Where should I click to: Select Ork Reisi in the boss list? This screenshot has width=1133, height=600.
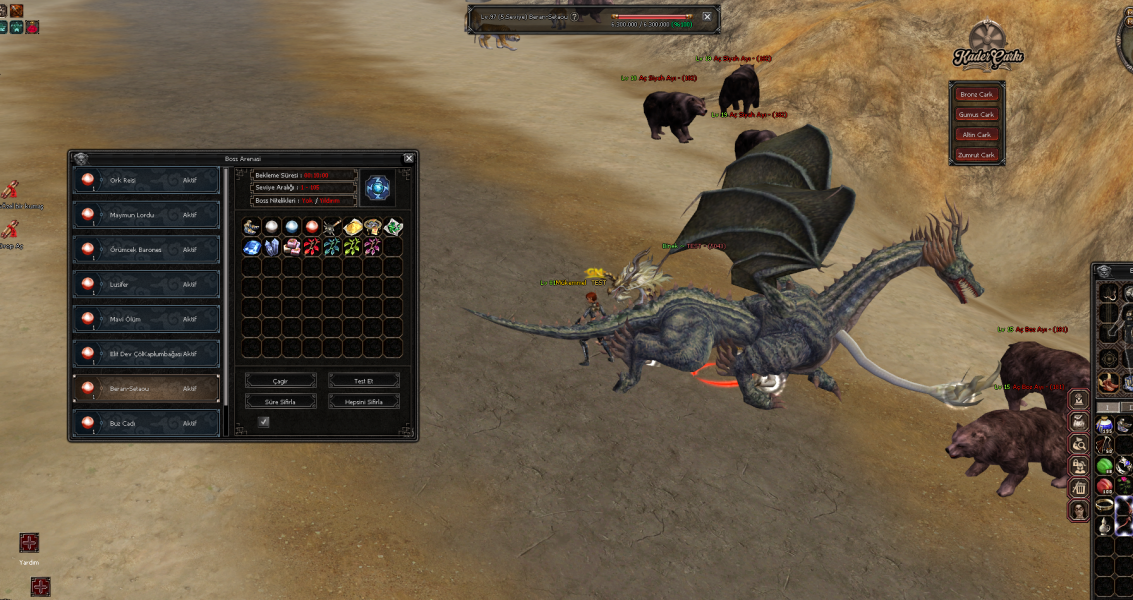[146, 180]
